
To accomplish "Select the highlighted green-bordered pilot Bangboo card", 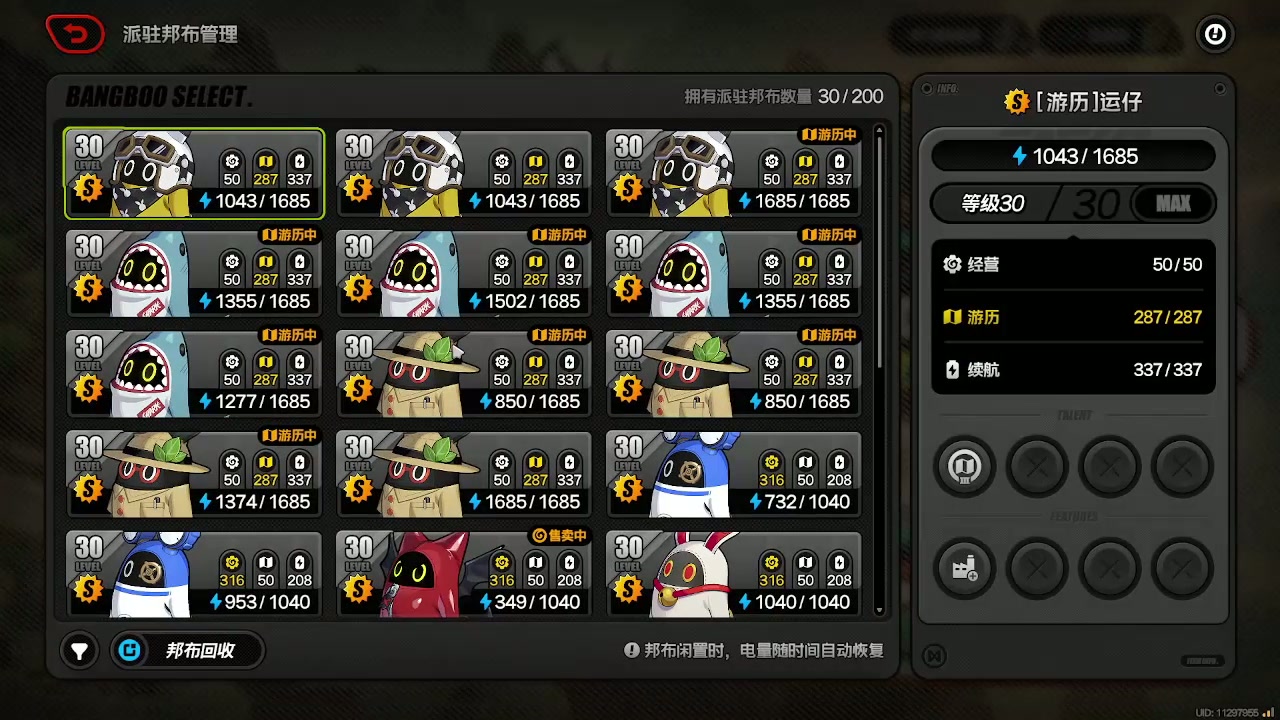I will [194, 173].
